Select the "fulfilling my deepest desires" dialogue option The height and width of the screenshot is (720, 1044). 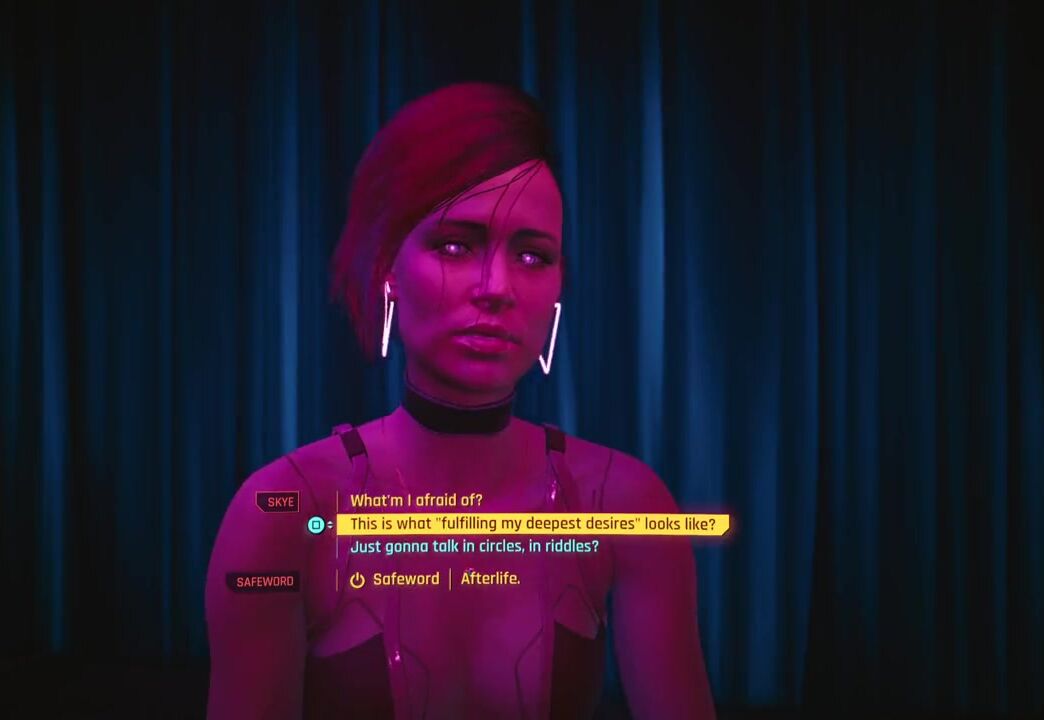point(532,524)
